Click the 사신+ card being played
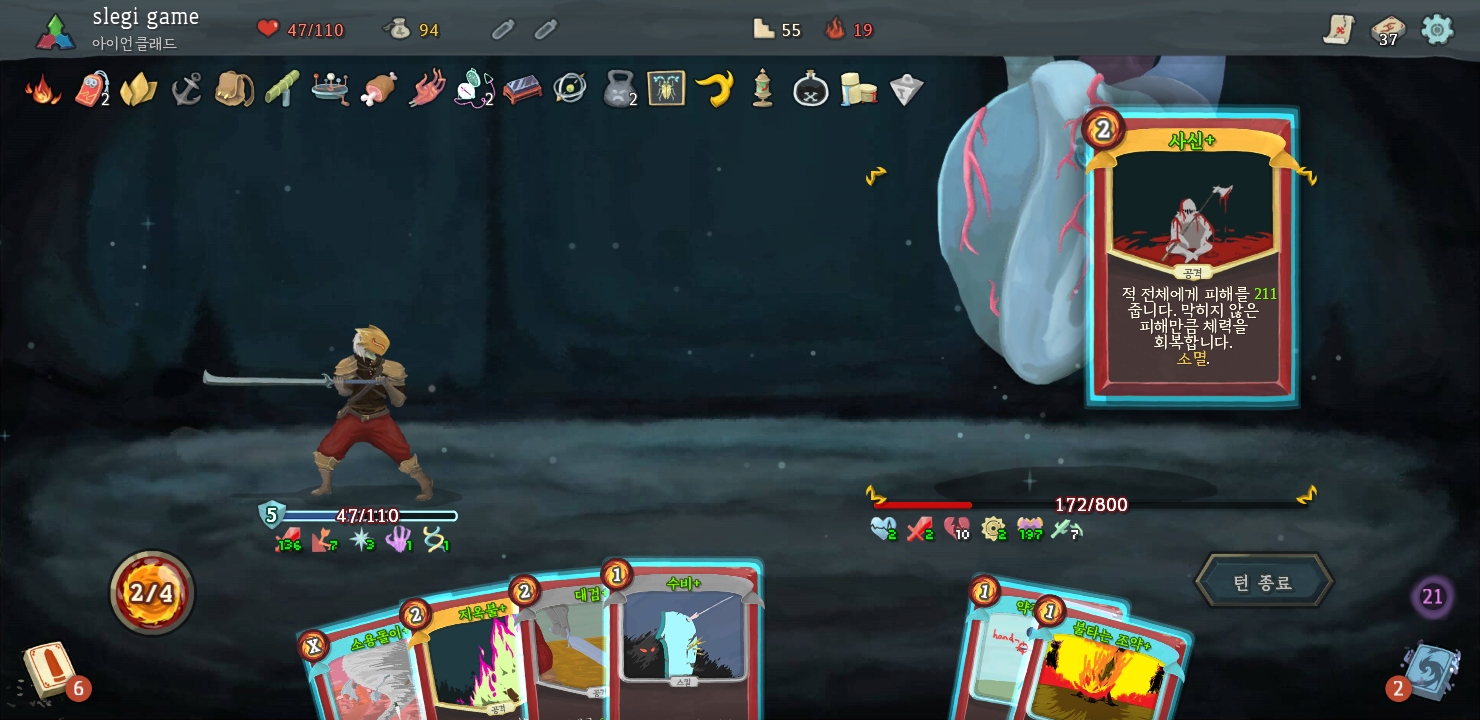 [1191, 260]
